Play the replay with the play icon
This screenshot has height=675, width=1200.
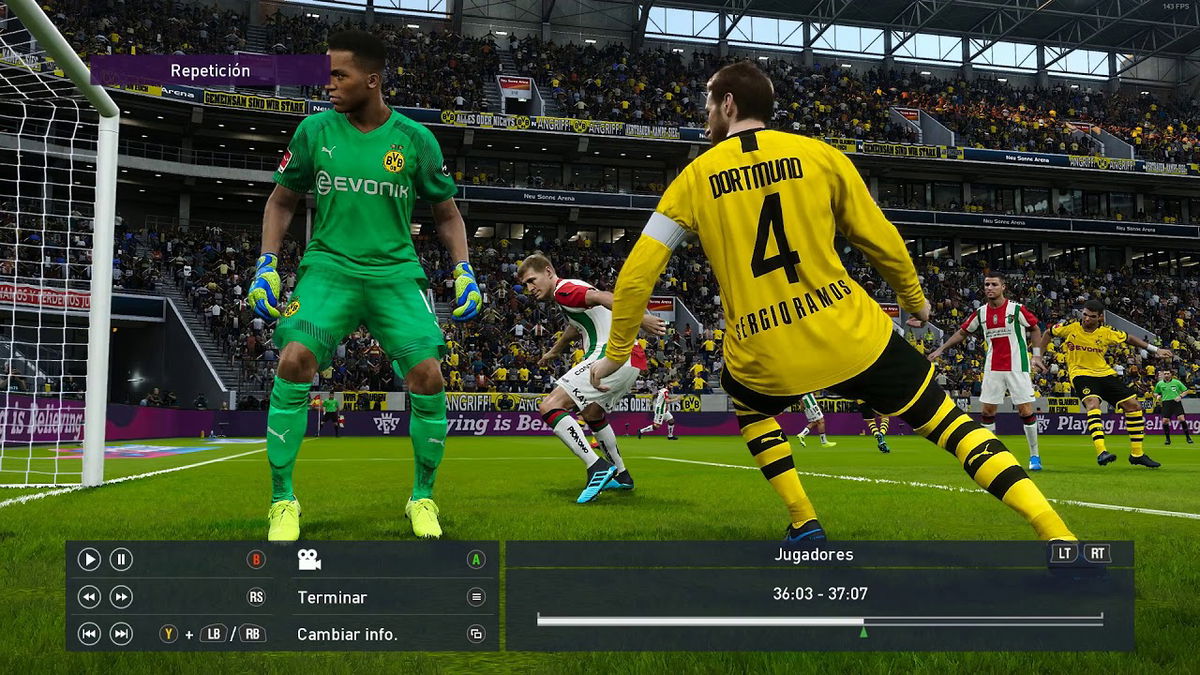pyautogui.click(x=89, y=560)
